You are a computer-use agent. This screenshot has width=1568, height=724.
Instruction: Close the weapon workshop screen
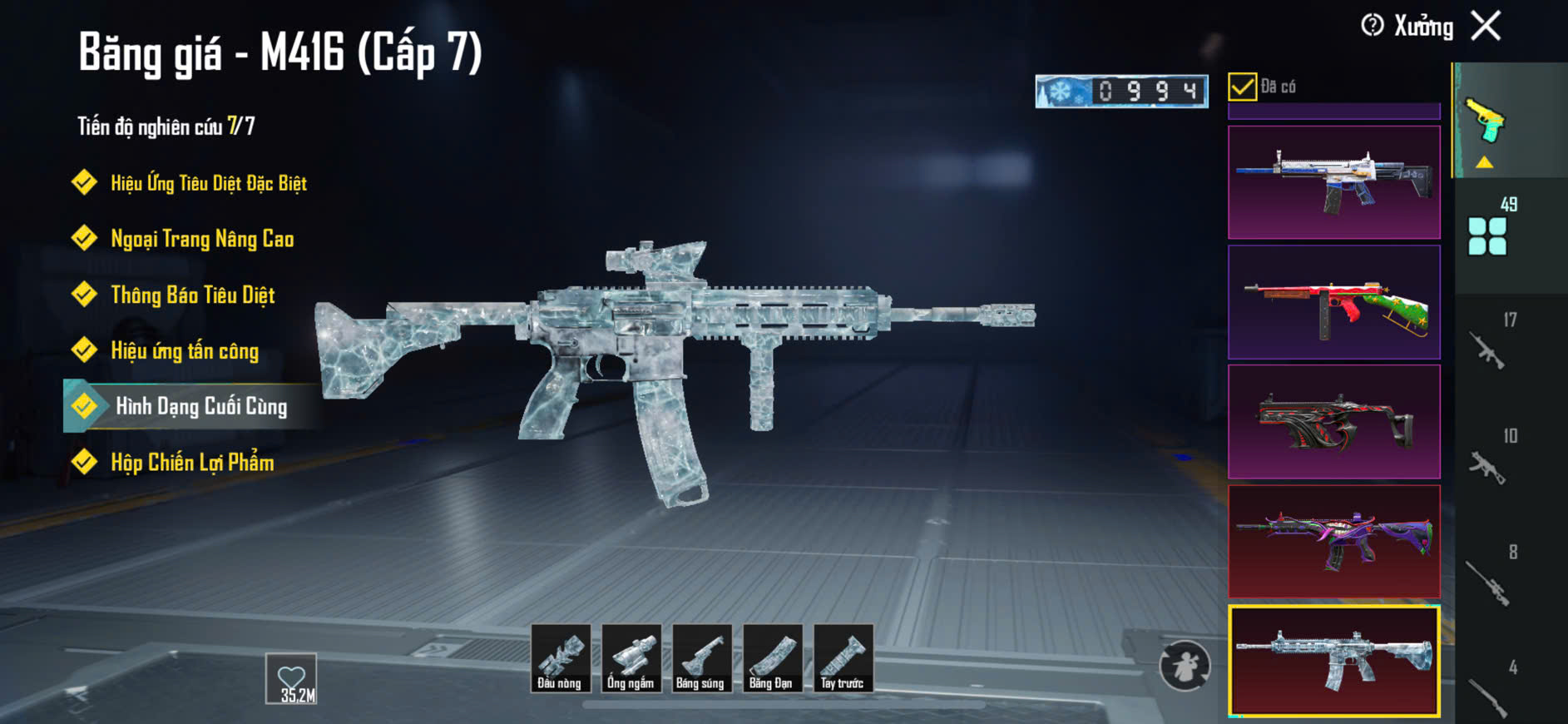point(1486,26)
